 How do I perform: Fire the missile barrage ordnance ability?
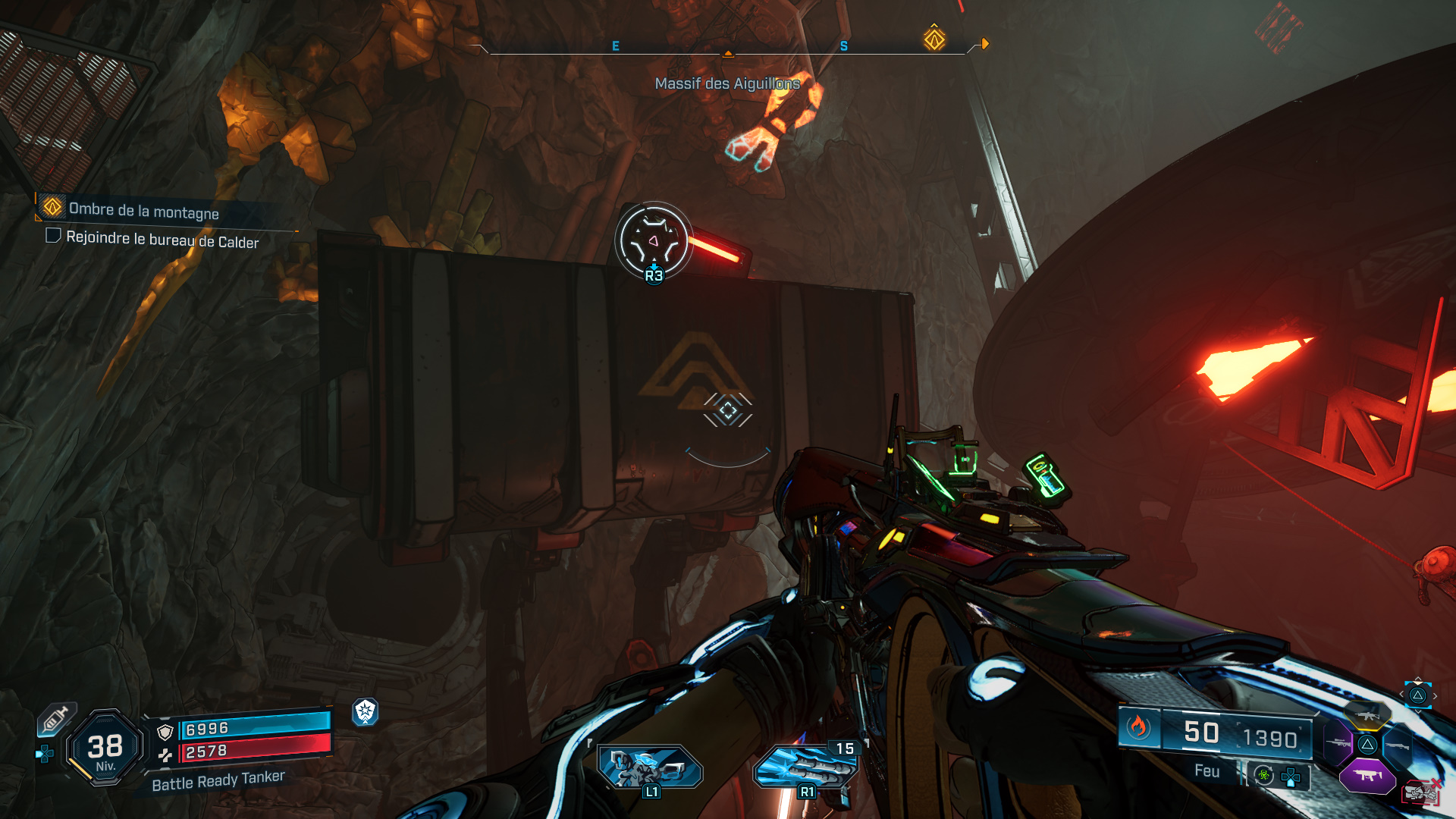(806, 767)
